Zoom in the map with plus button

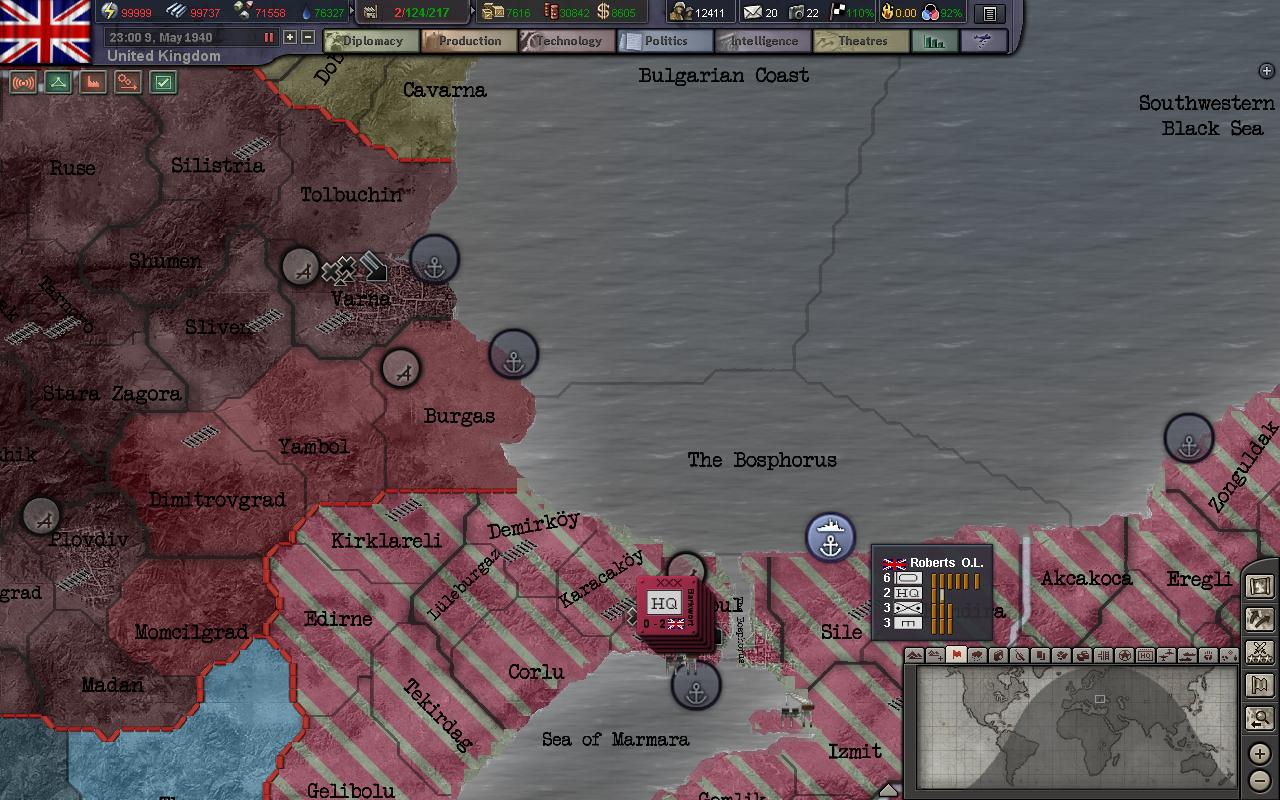click(1259, 753)
